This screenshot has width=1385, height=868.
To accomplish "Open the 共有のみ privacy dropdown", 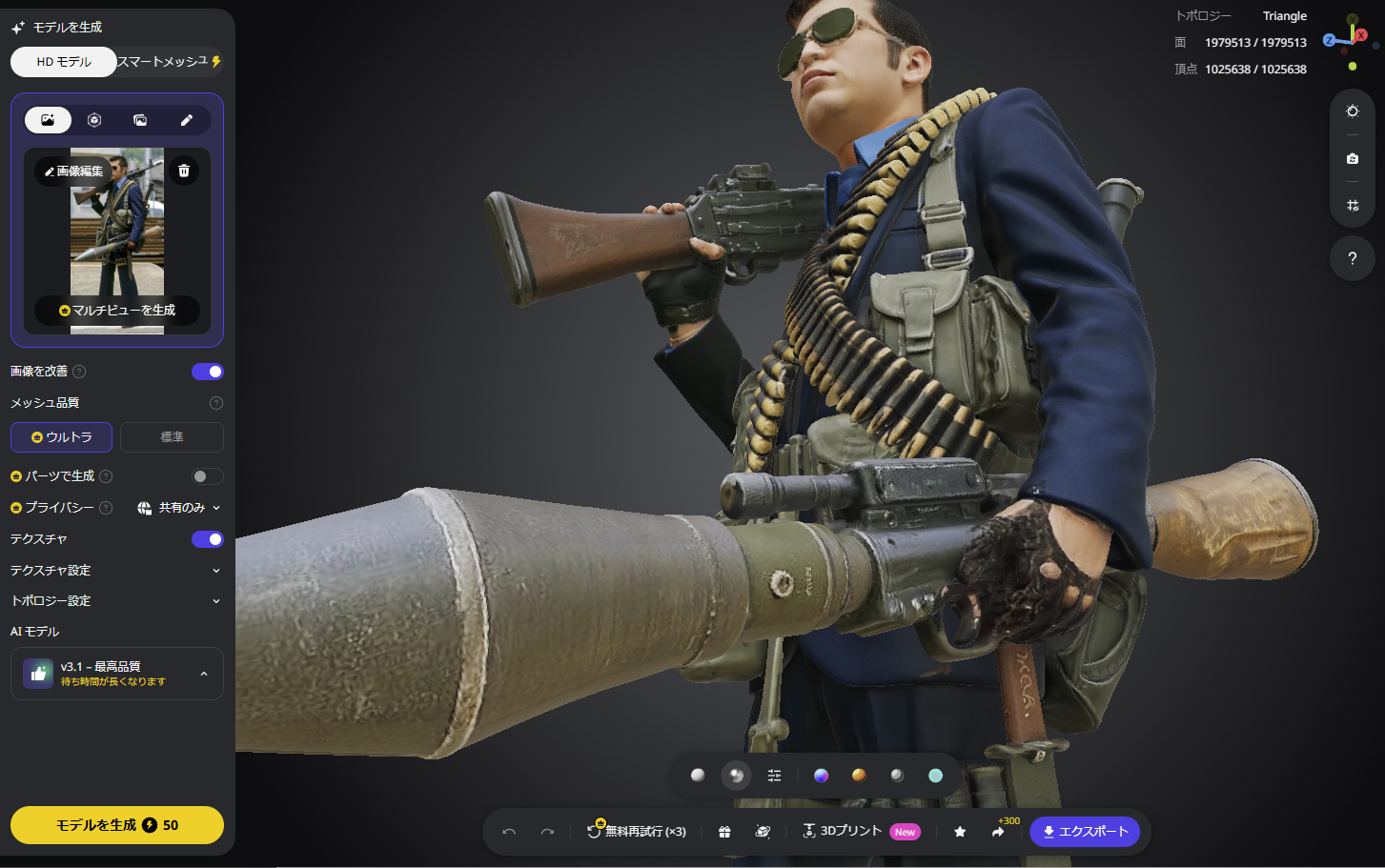I will coord(179,508).
